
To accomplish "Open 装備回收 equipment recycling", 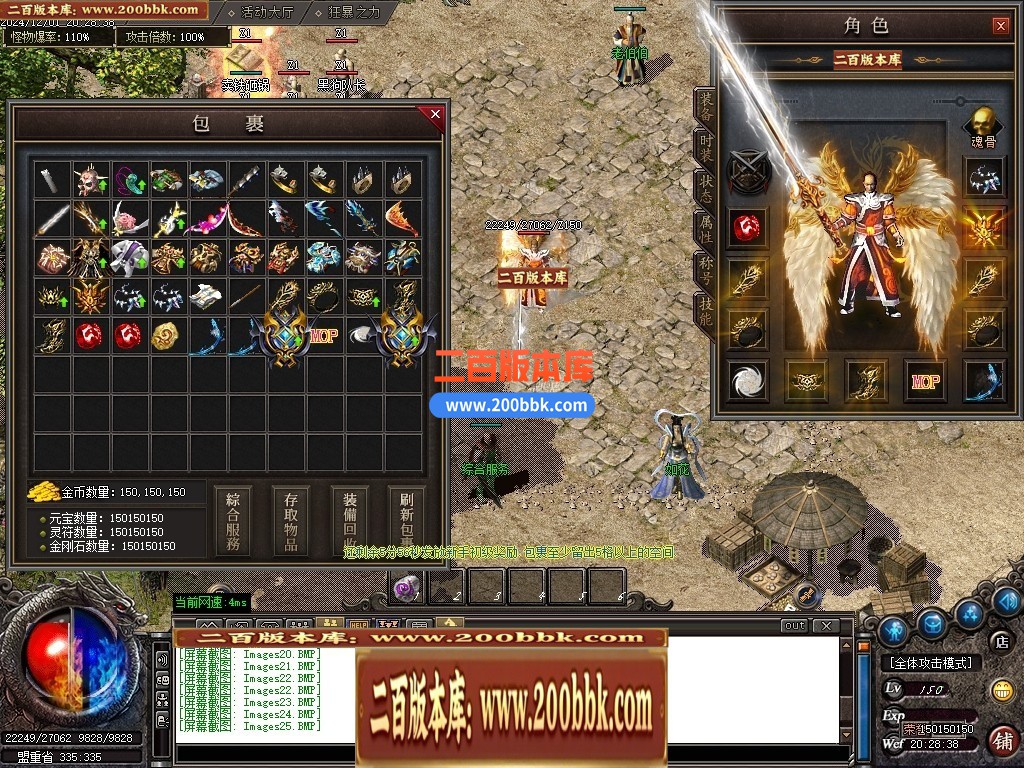I will pyautogui.click(x=350, y=520).
